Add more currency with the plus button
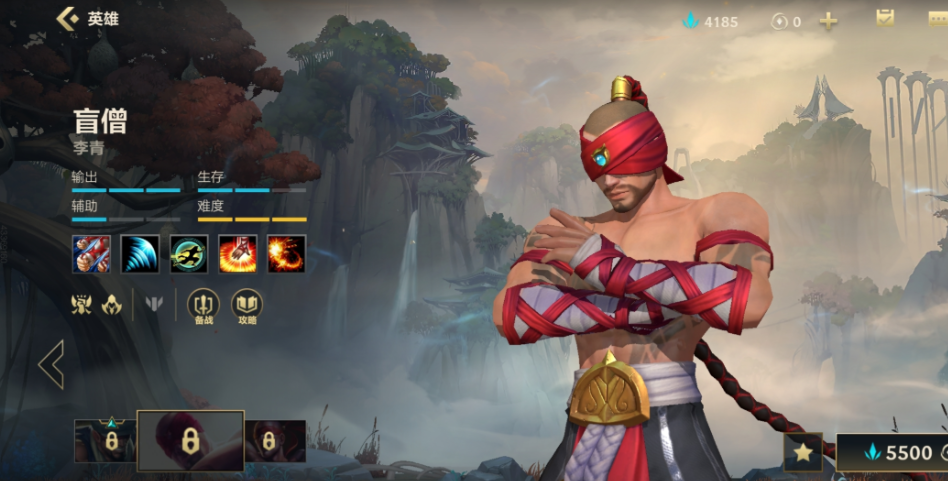This screenshot has height=481, width=948. (828, 21)
